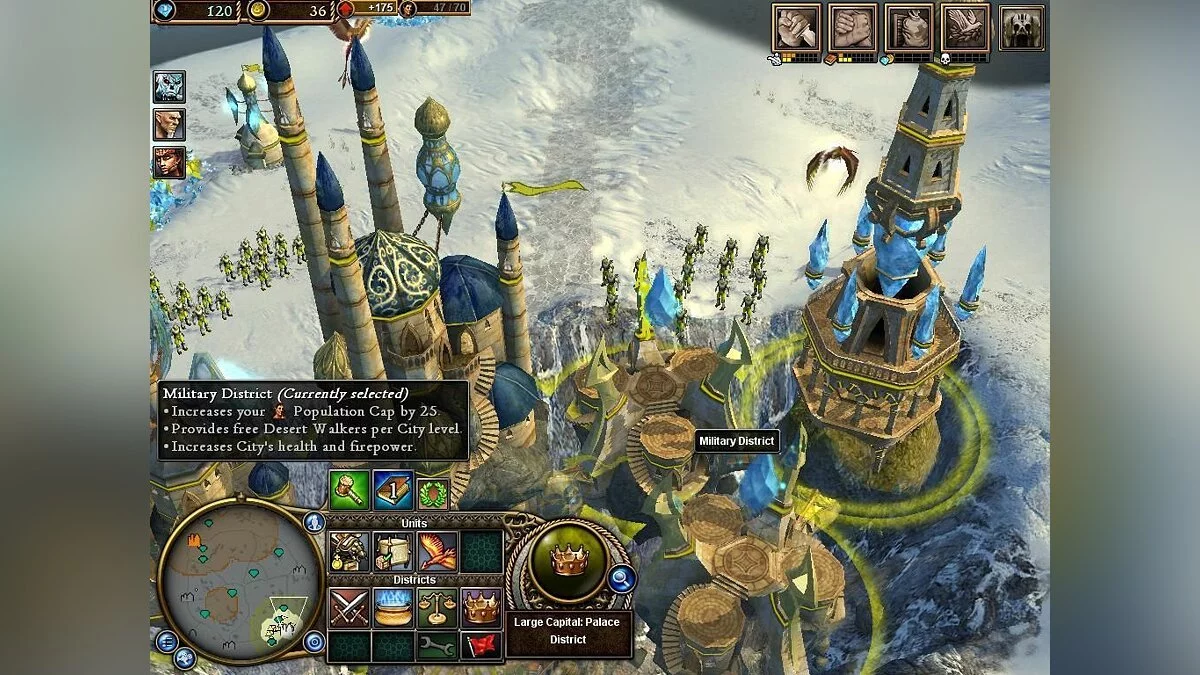The image size is (1200, 675).
Task: Activate the money sack power icon
Action: click(909, 27)
